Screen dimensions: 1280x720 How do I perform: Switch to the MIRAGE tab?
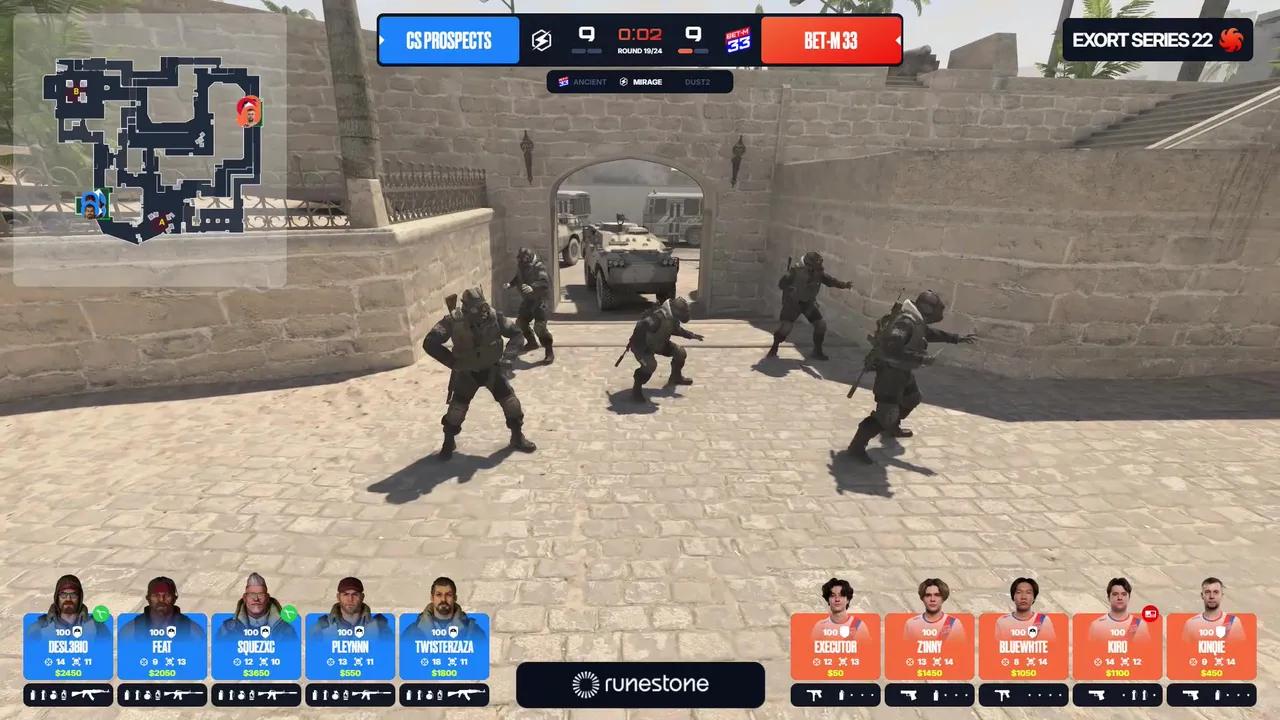pyautogui.click(x=647, y=82)
